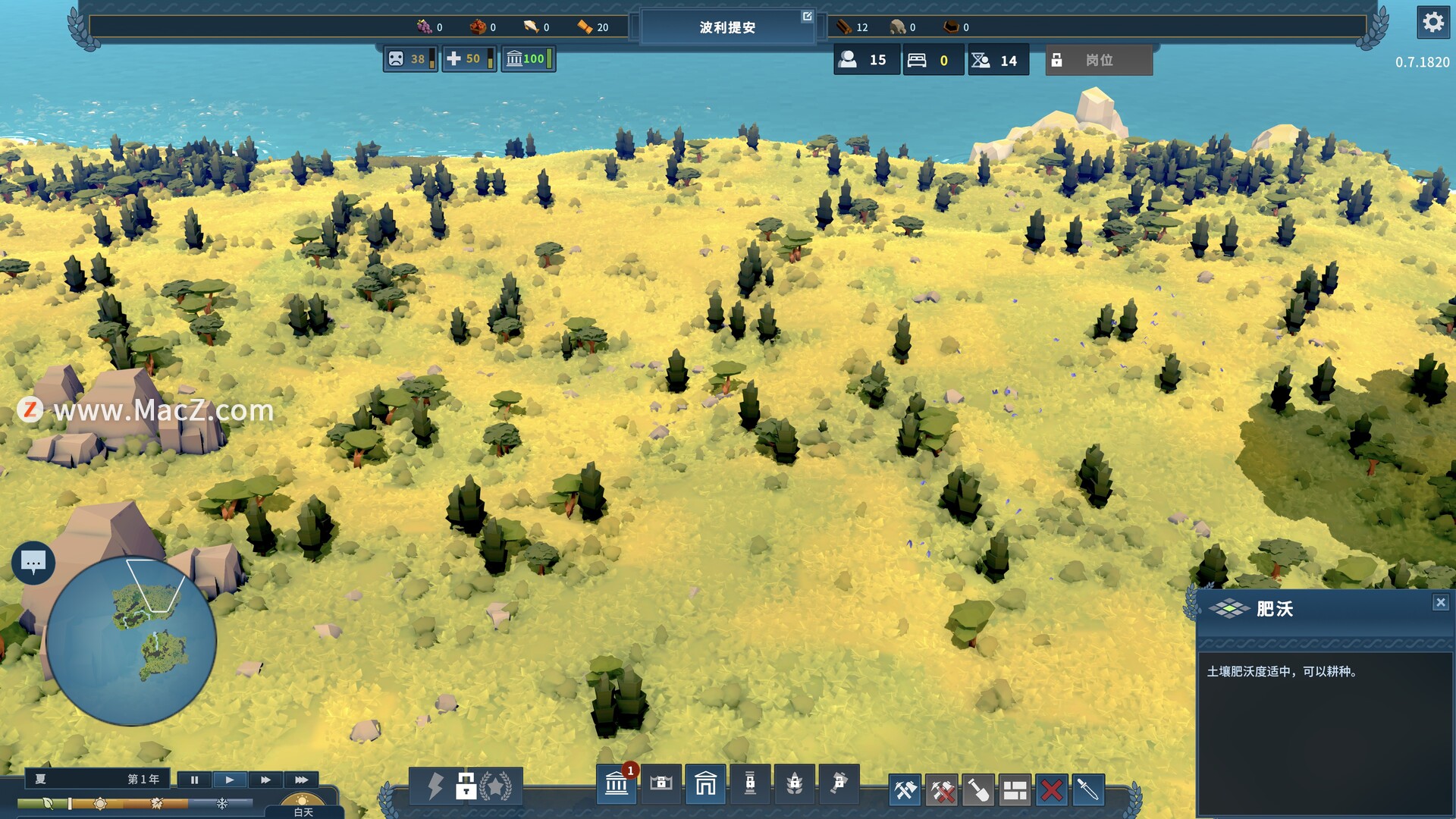1456x819 pixels.
Task: Set game to normal play speed
Action: pyautogui.click(x=230, y=780)
